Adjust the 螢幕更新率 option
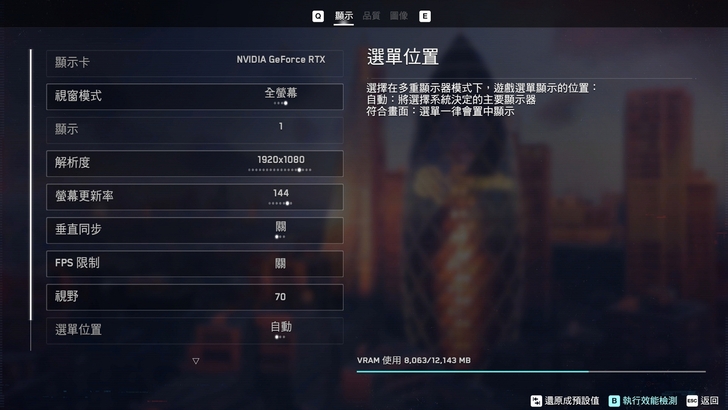 (x=195, y=196)
